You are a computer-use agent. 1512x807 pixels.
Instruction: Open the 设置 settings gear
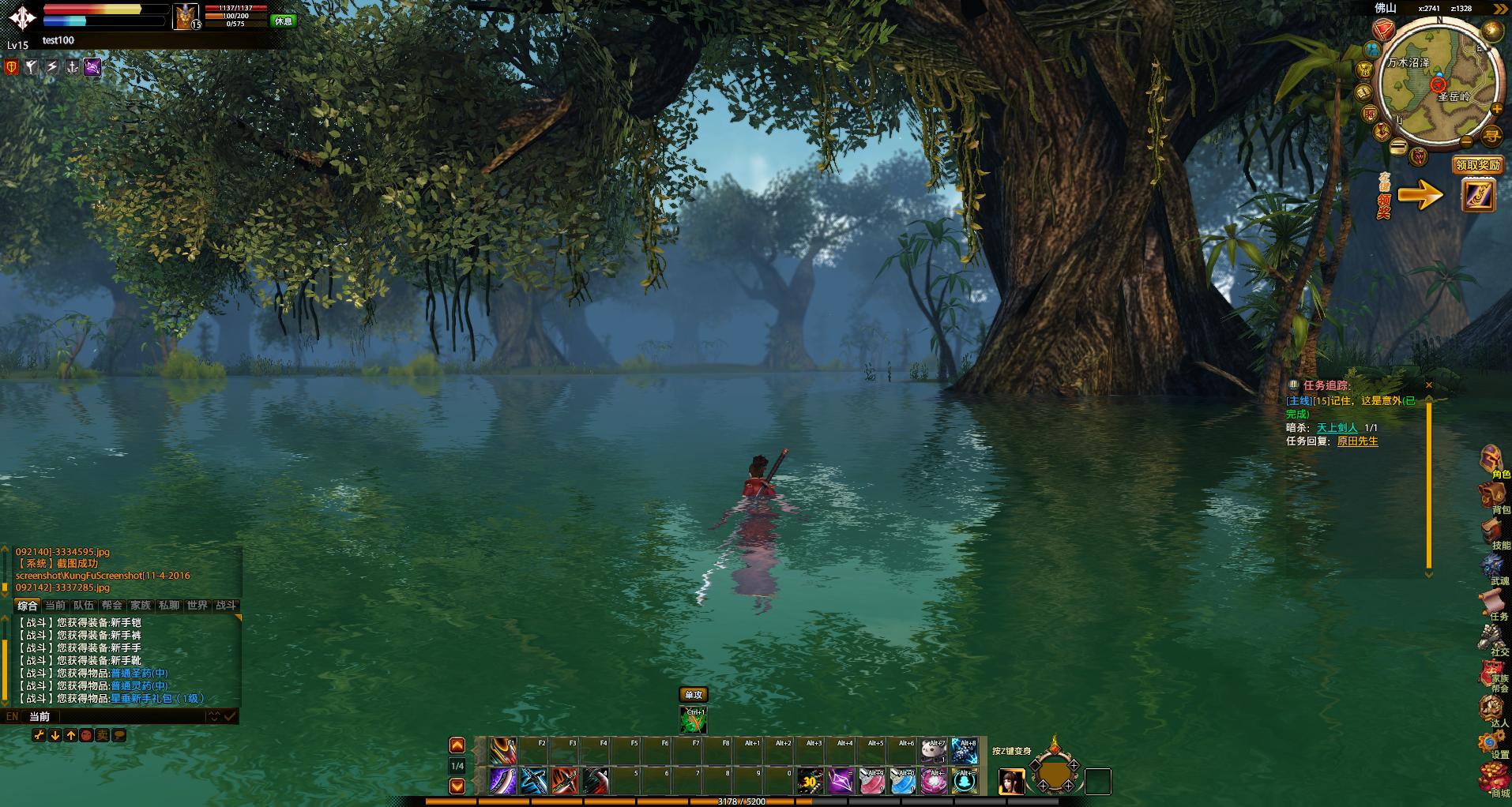point(1492,743)
